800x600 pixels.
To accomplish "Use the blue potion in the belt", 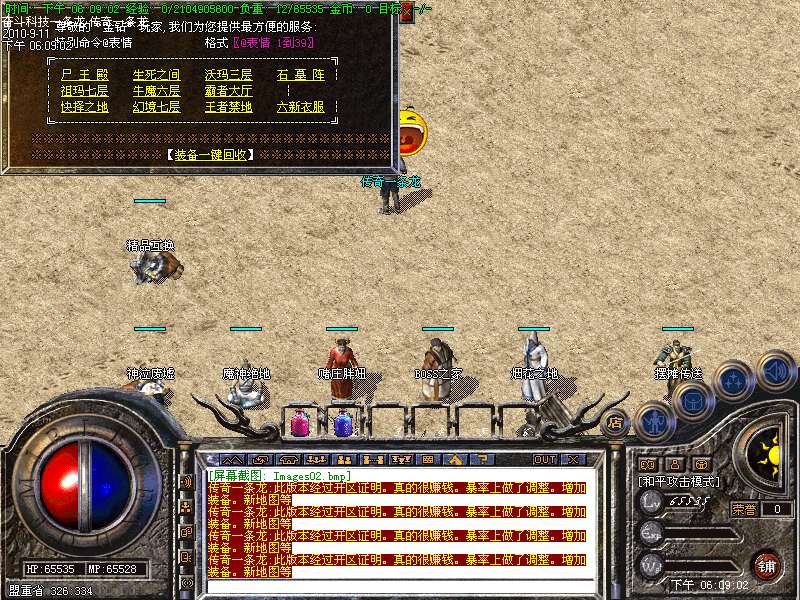I will [343, 424].
